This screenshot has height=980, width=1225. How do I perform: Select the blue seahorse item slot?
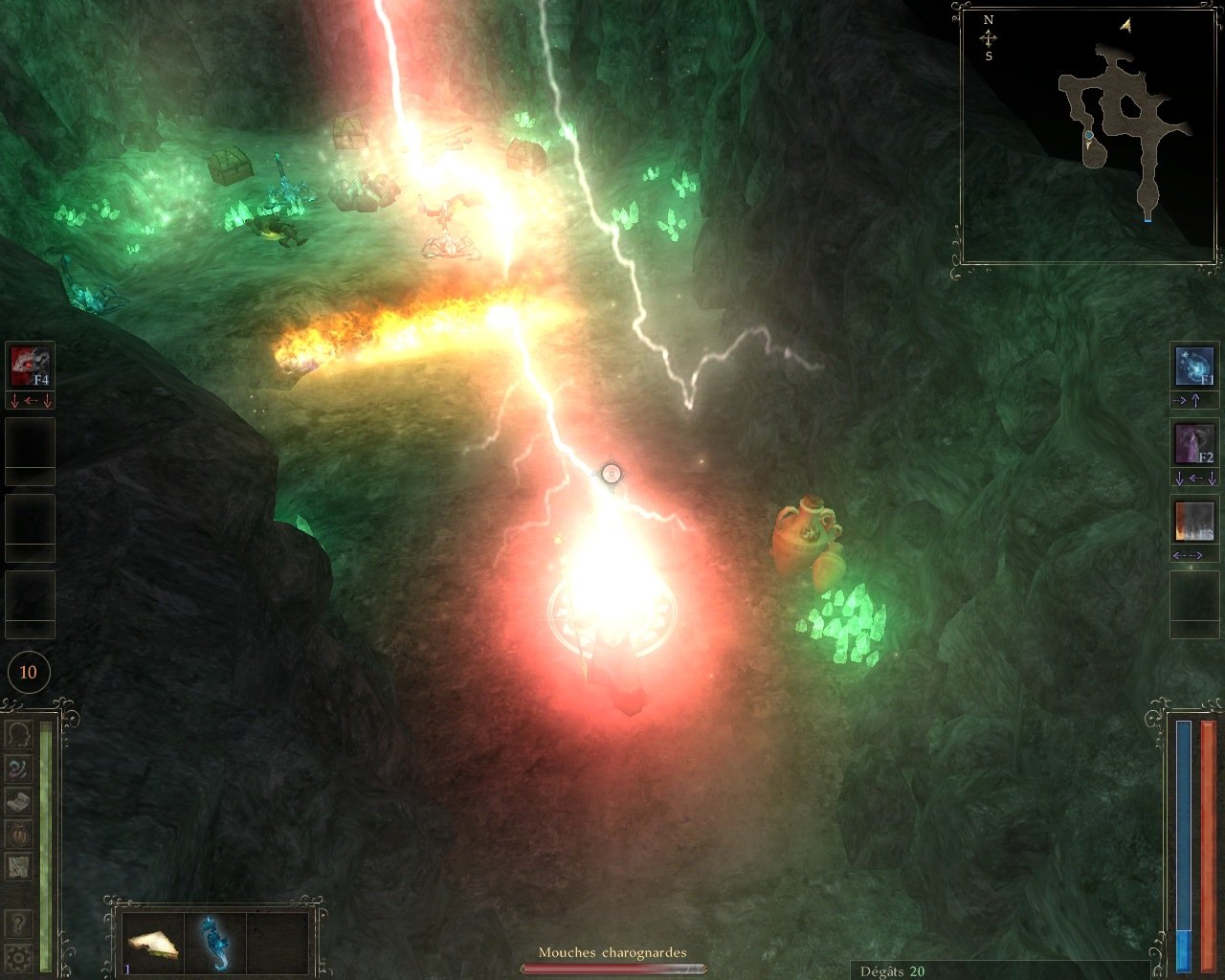click(214, 944)
